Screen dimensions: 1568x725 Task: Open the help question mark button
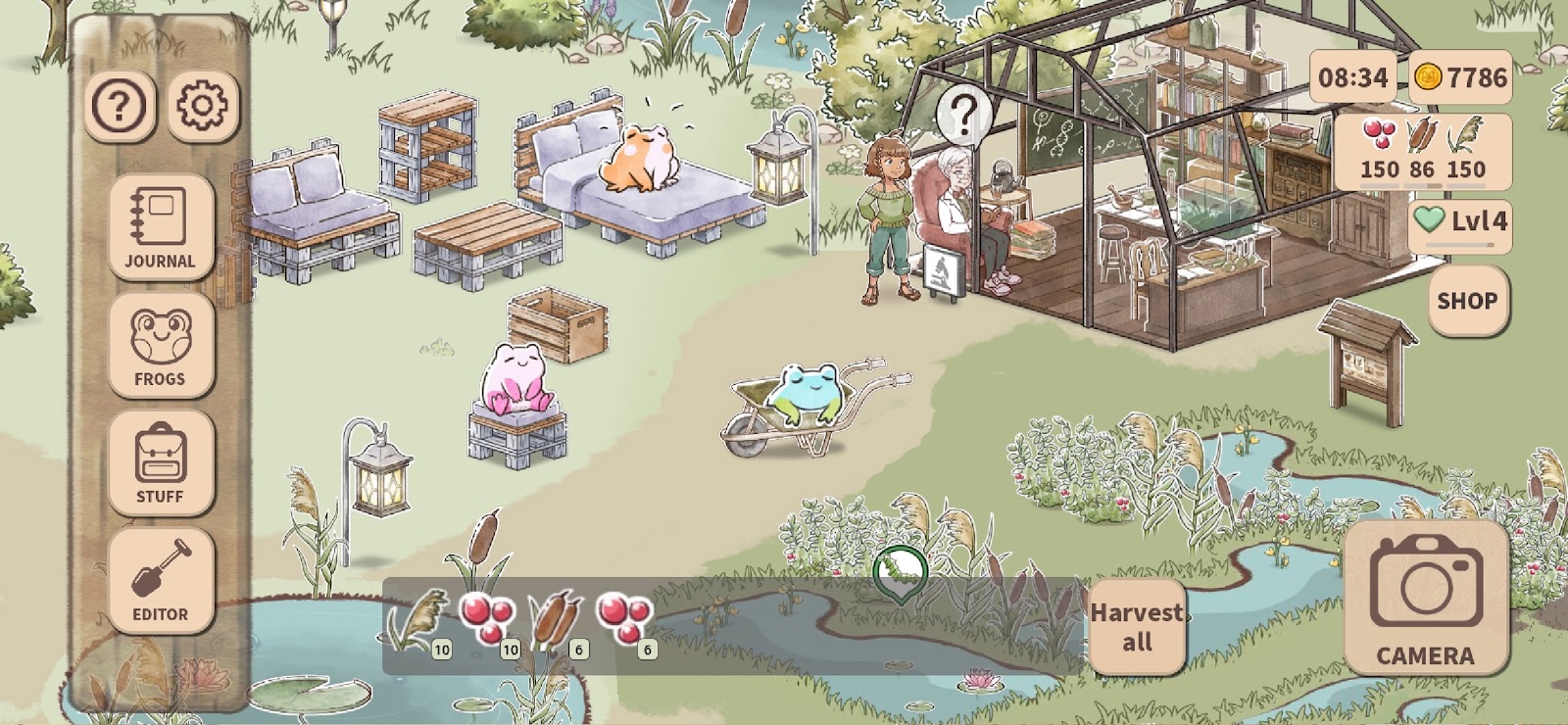(120, 106)
